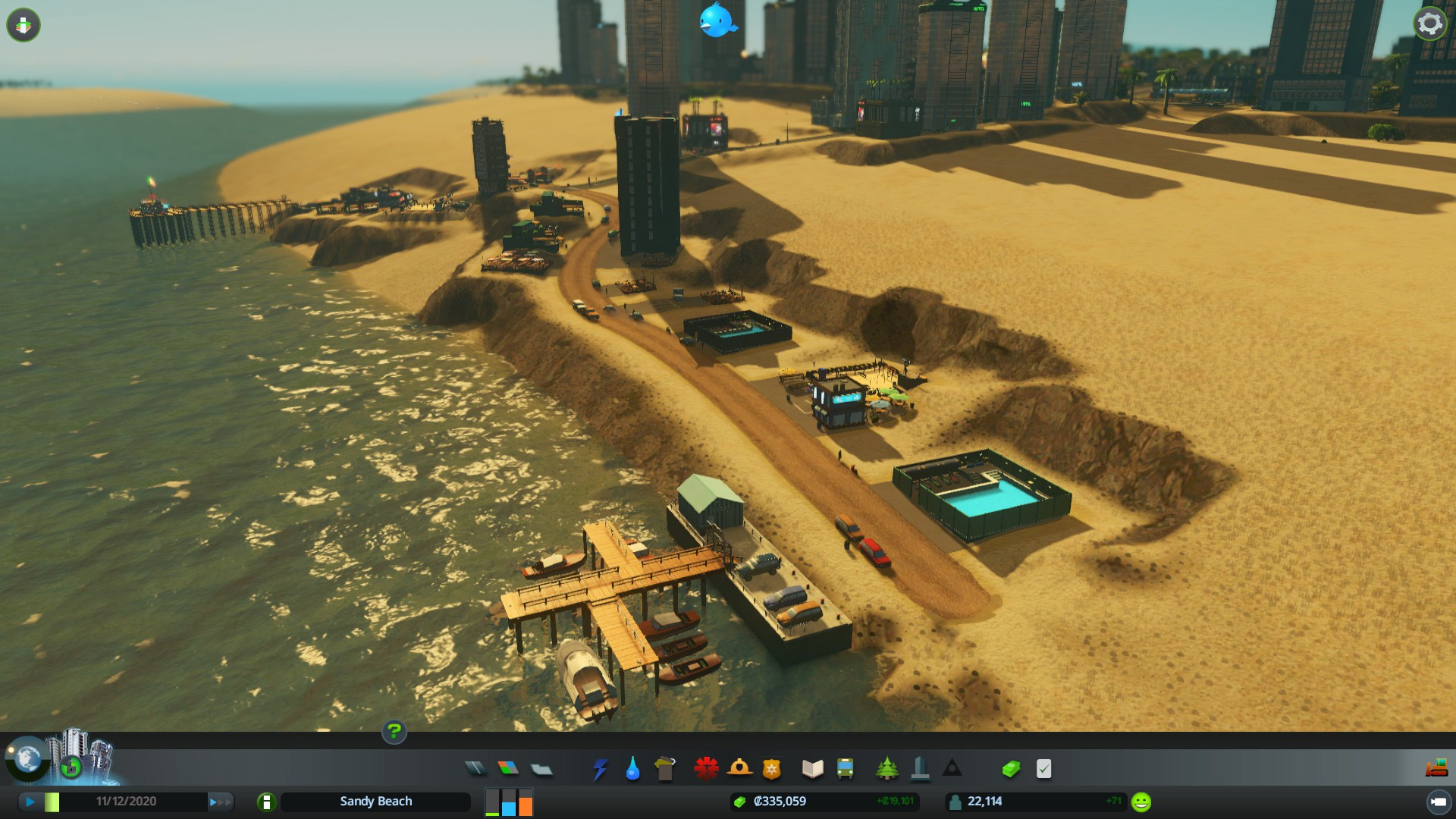Open the gear options menu

pyautogui.click(x=1429, y=24)
